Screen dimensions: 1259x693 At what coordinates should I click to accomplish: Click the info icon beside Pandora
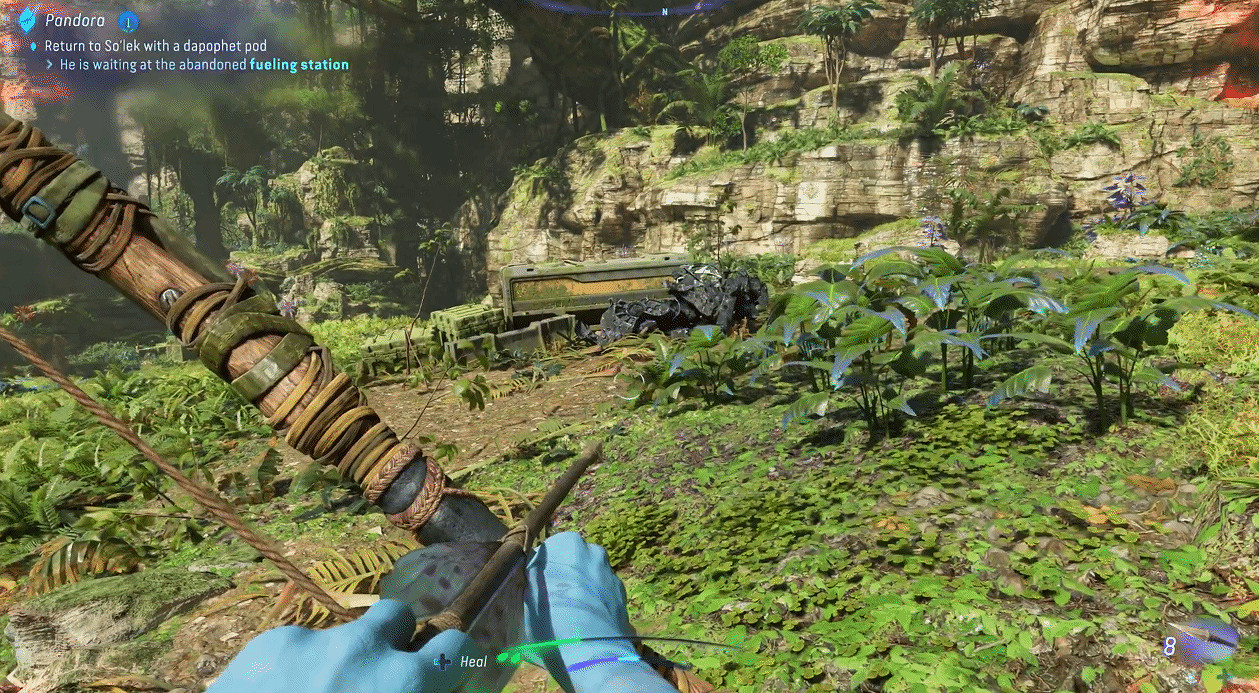tap(128, 20)
